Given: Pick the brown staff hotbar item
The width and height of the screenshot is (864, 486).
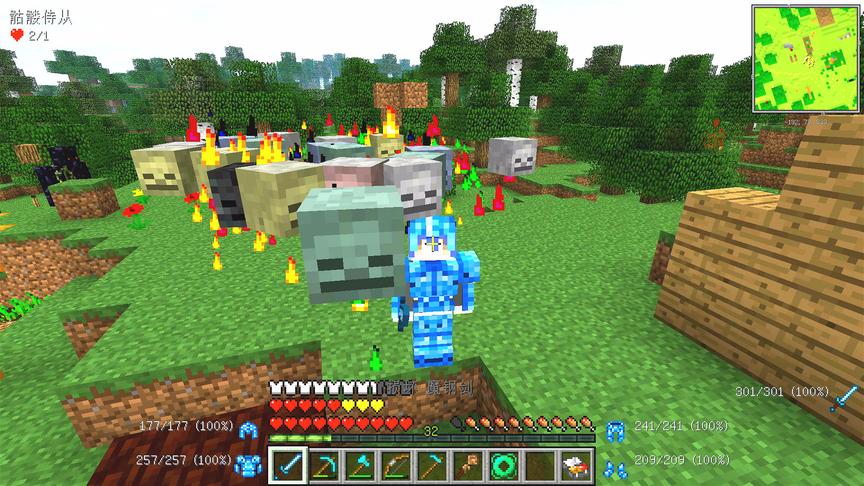Looking at the screenshot, I should (x=467, y=465).
